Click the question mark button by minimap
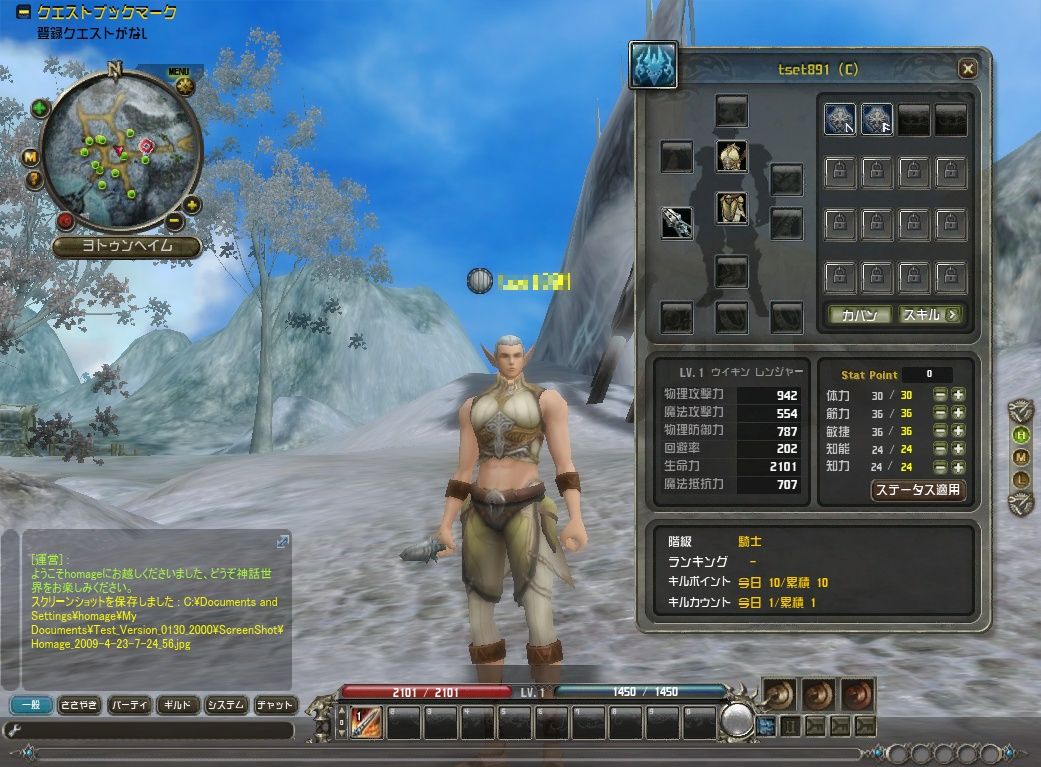 click(34, 180)
